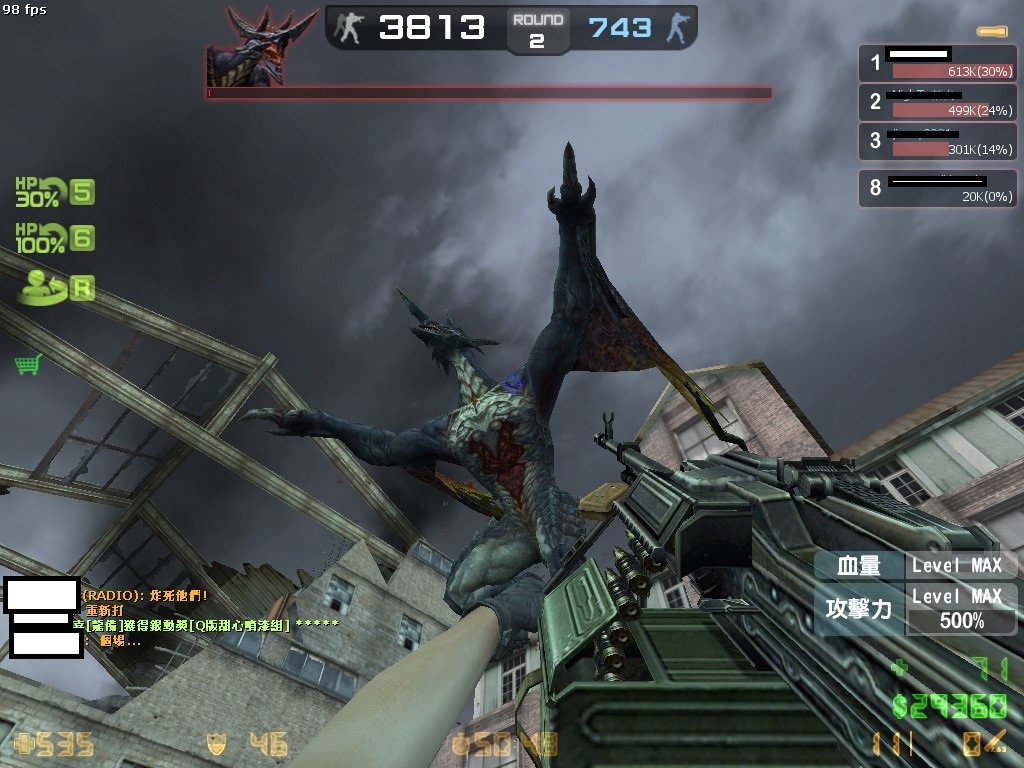Select the rank 3 damage row showing 301K
This screenshot has height=768, width=1024.
[x=937, y=141]
